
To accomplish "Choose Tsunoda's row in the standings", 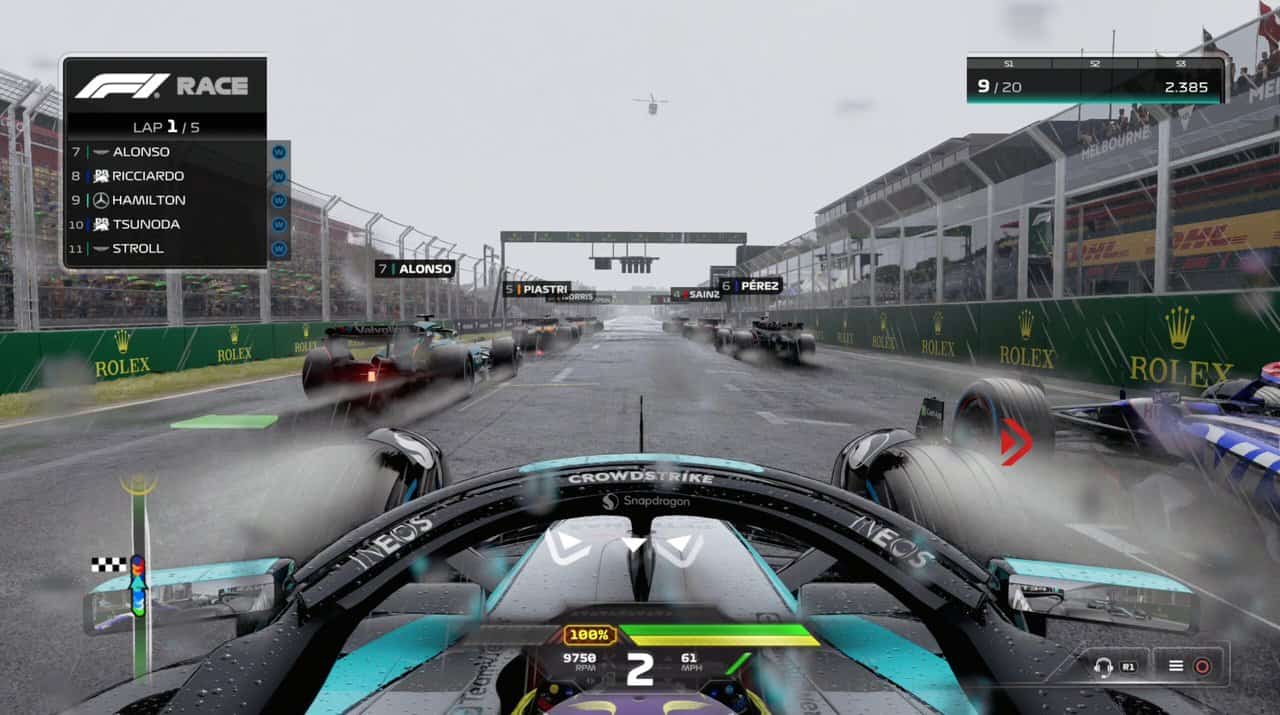I will point(165,224).
